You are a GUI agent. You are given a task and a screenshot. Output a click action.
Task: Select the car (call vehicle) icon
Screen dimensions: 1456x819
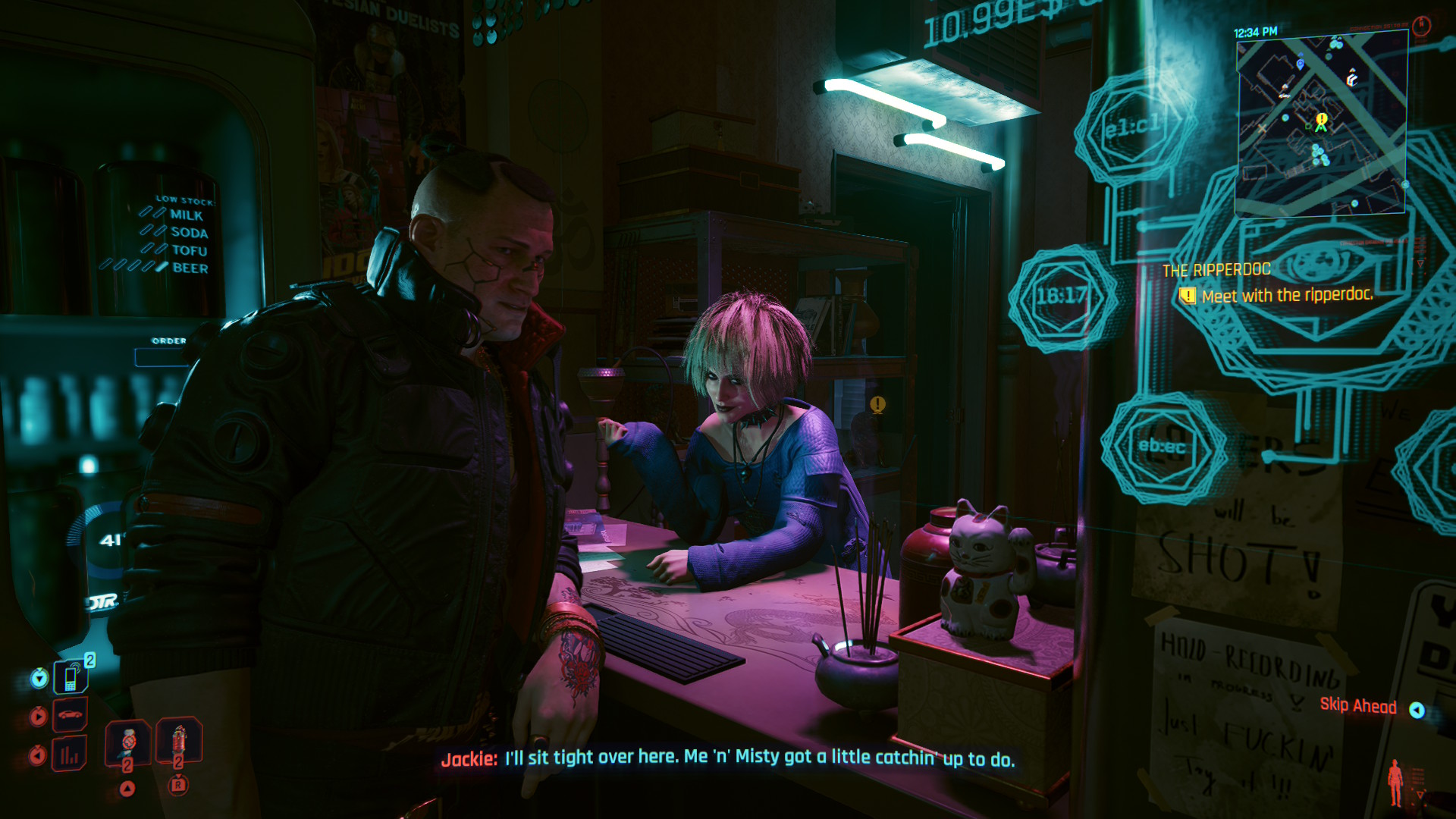(x=70, y=715)
